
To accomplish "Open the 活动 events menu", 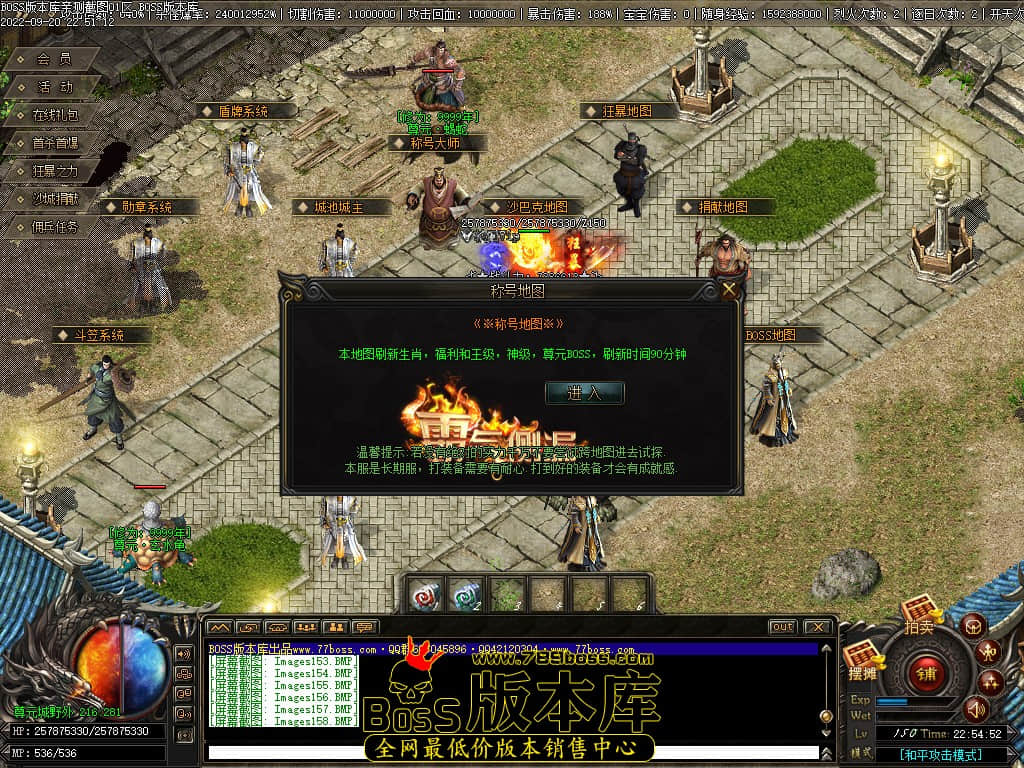I will (x=54, y=87).
